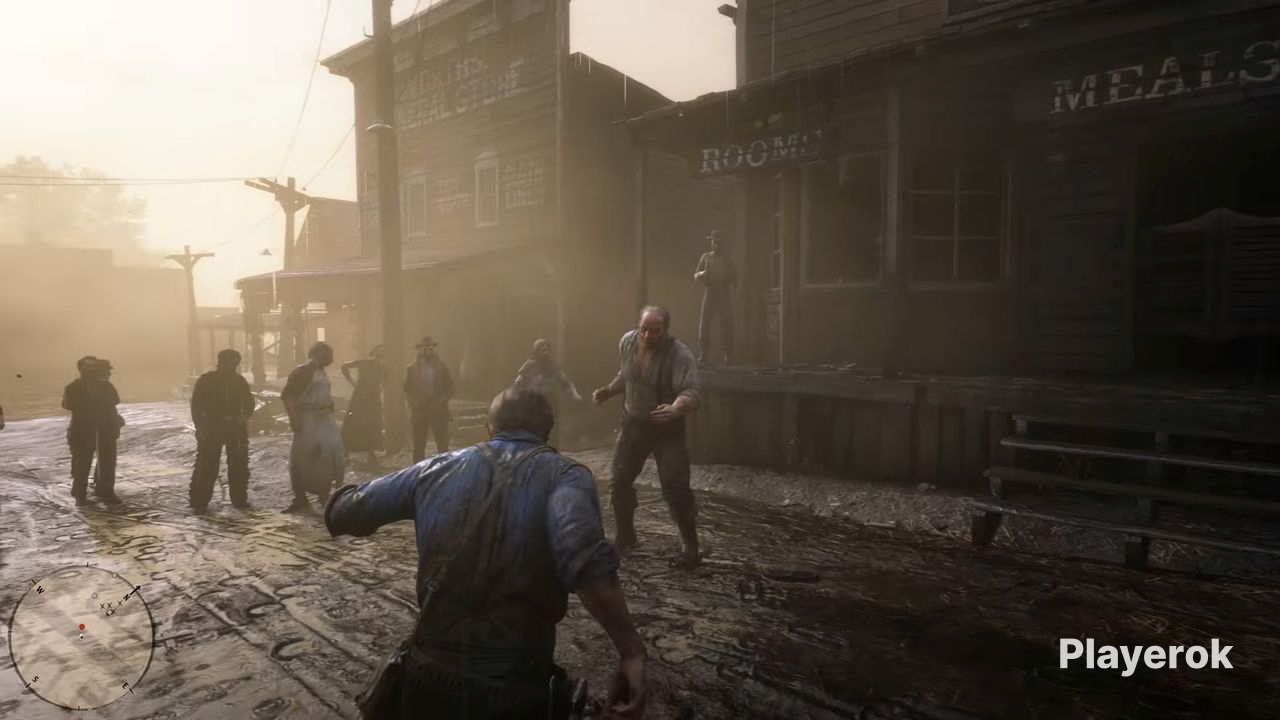Select the white player marker on the minimap
This screenshot has width=1280, height=720.
(81, 637)
